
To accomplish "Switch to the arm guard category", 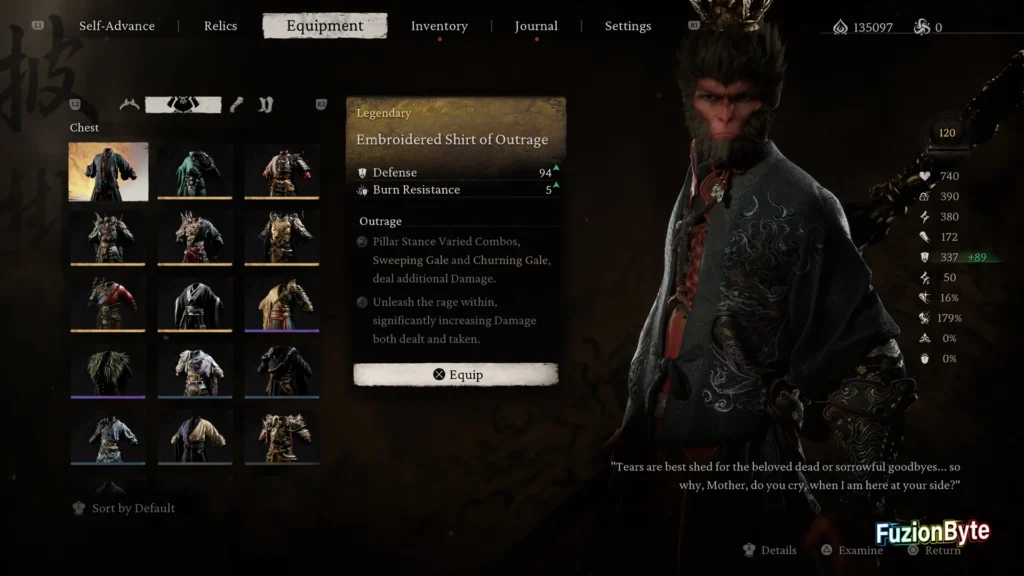I will click(237, 104).
